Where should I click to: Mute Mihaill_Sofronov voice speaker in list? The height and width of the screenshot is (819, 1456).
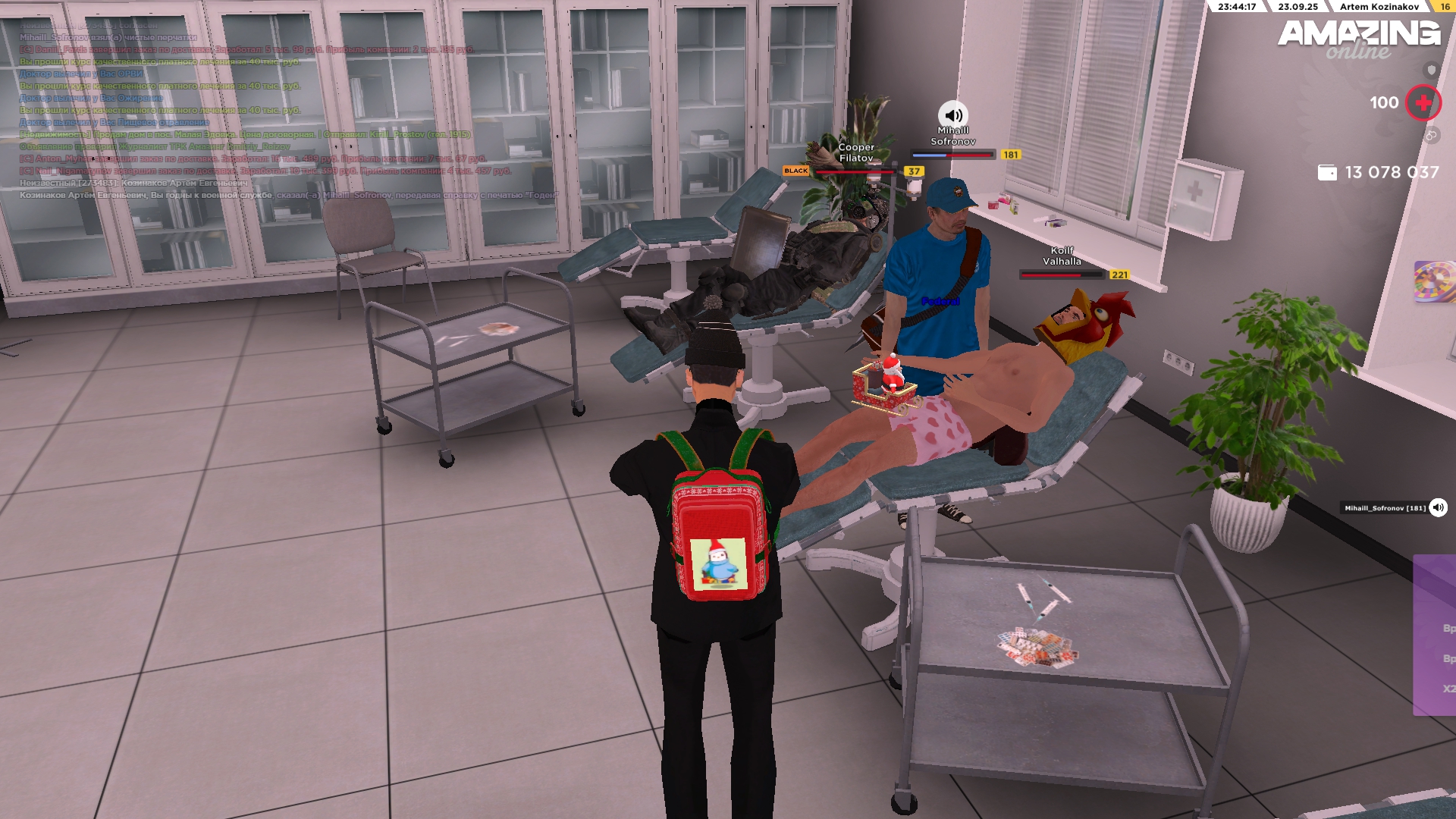(1438, 508)
